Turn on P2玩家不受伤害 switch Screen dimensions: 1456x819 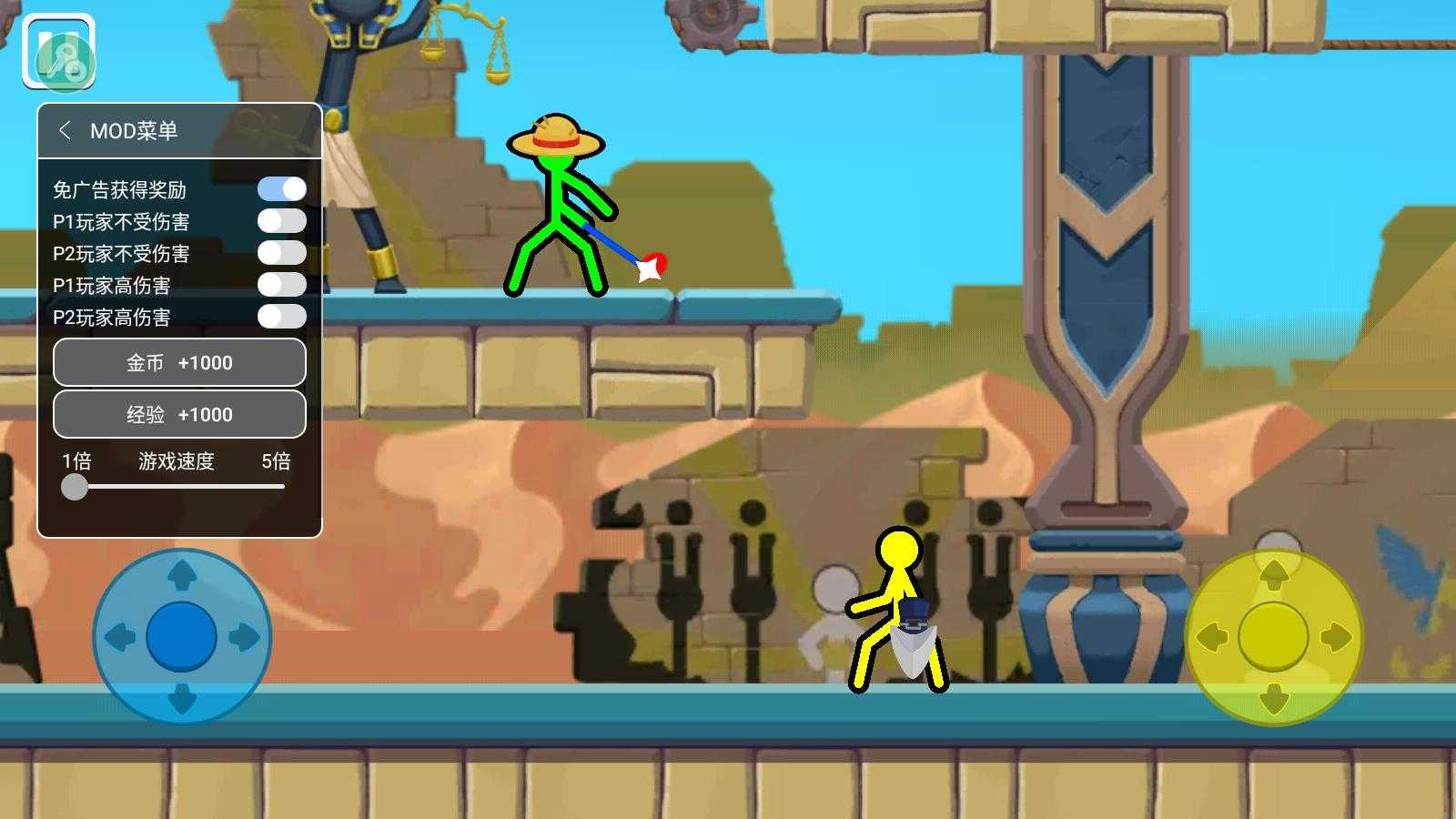[281, 253]
